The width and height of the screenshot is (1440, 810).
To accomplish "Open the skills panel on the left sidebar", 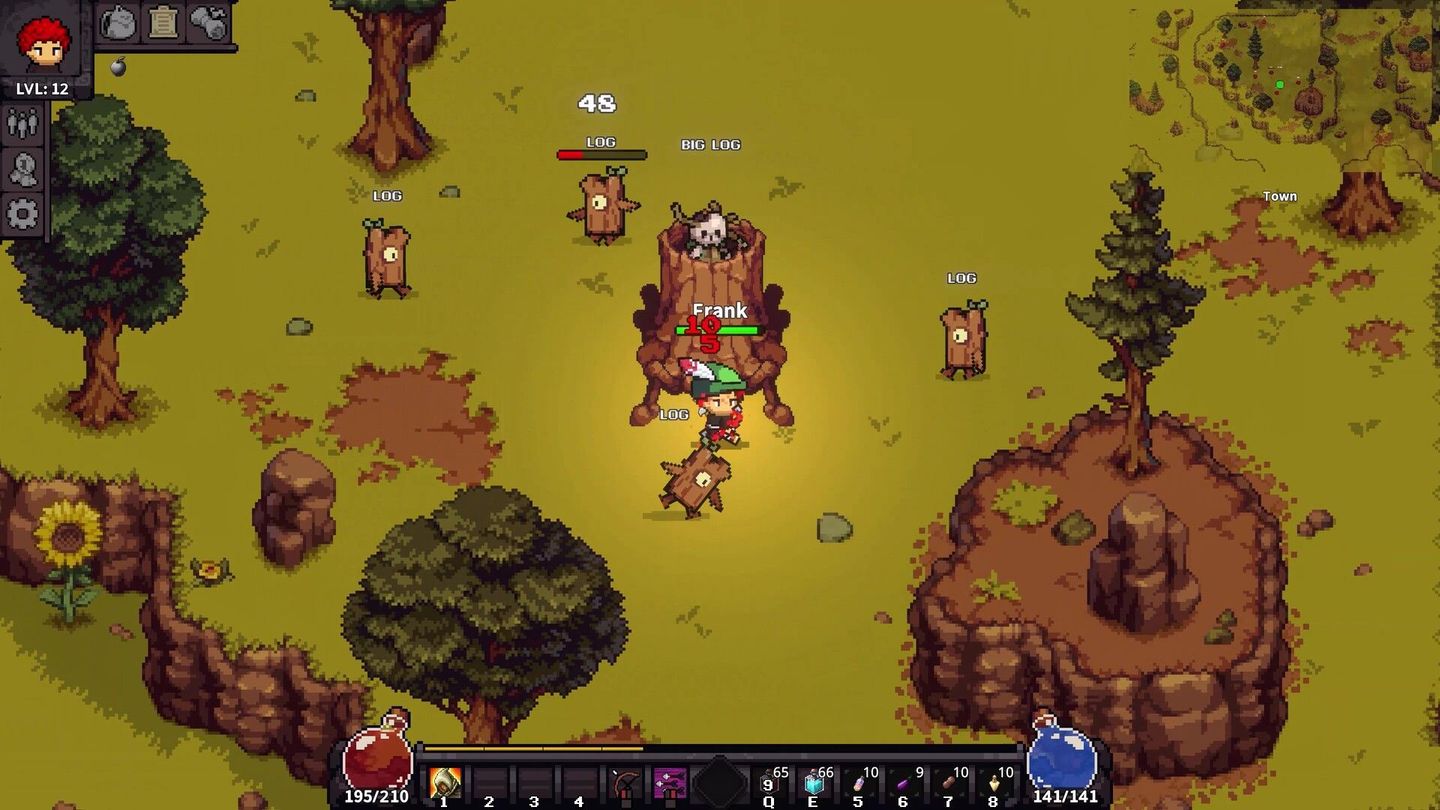I will [x=22, y=168].
